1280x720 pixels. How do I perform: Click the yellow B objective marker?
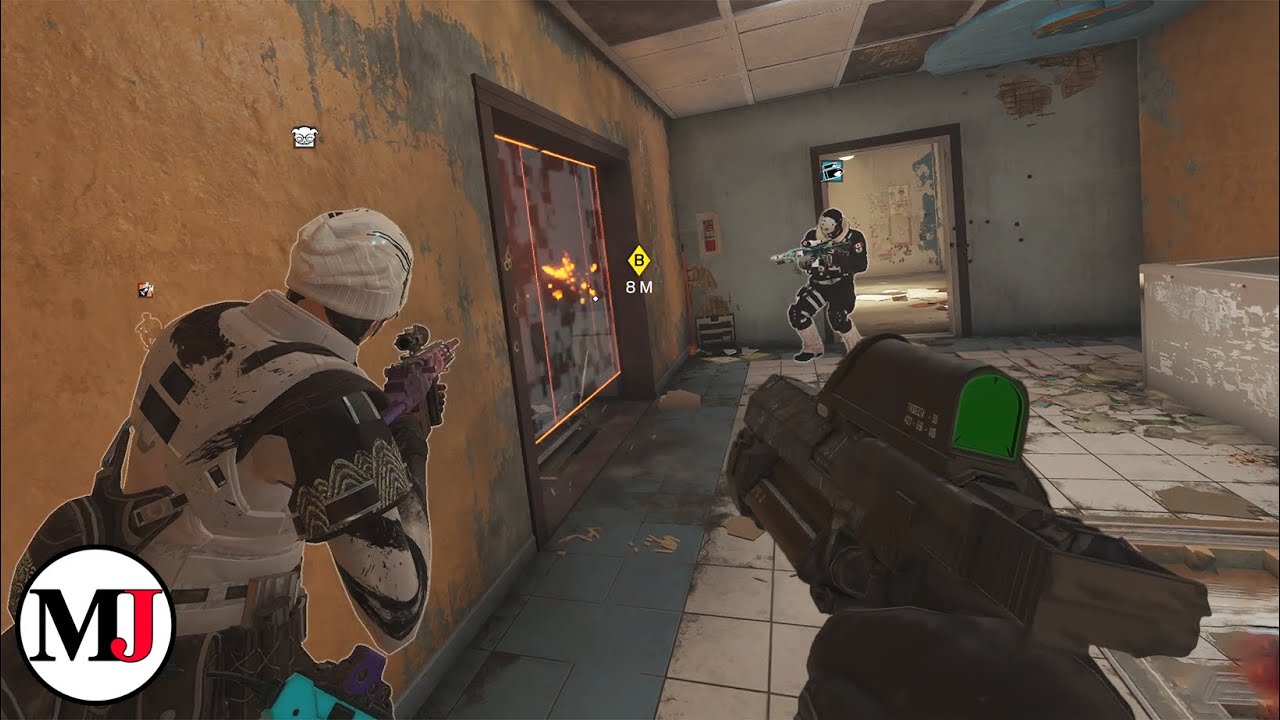tap(637, 259)
